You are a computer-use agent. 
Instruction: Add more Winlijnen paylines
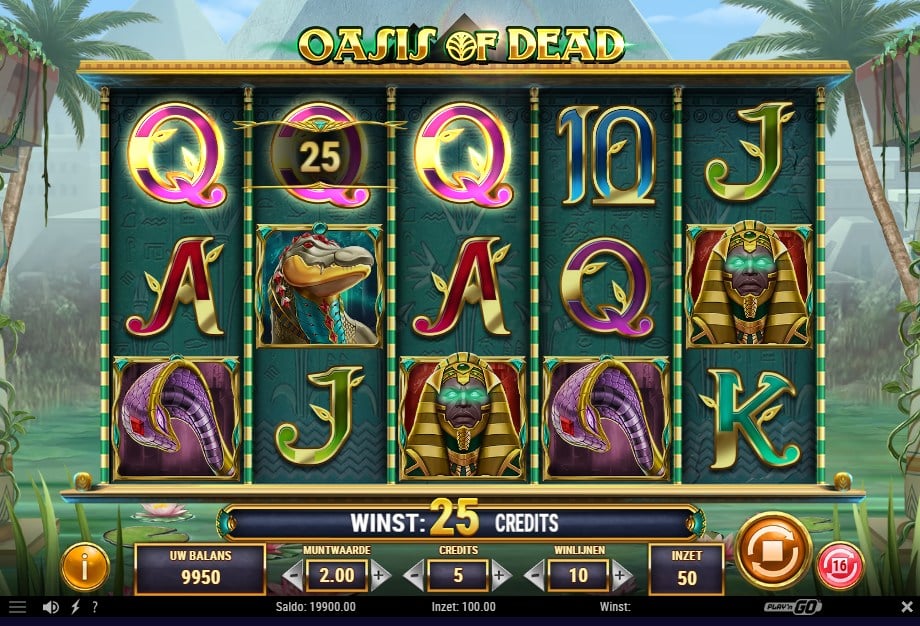coord(622,575)
